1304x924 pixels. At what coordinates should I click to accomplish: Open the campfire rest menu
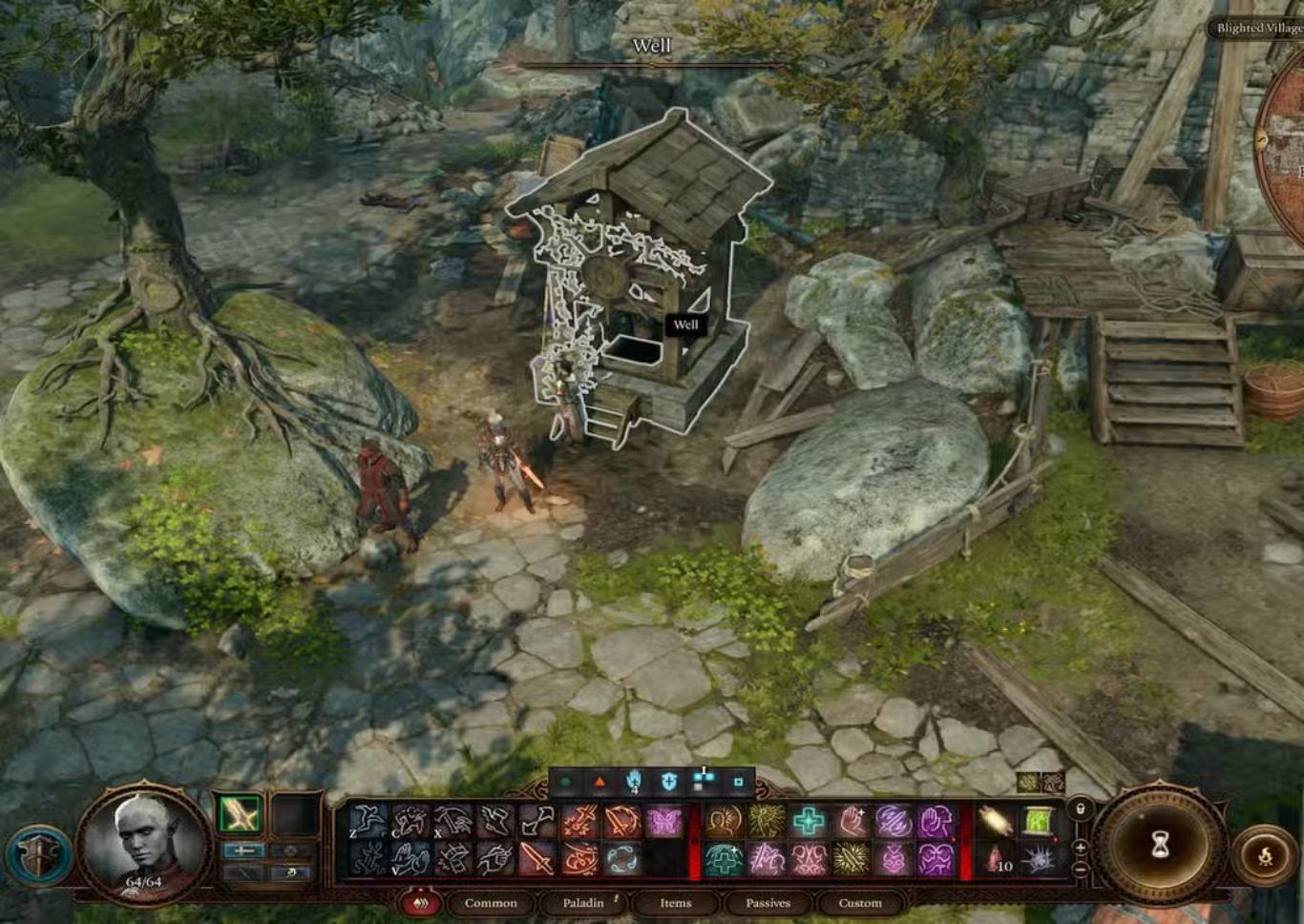point(1264,856)
